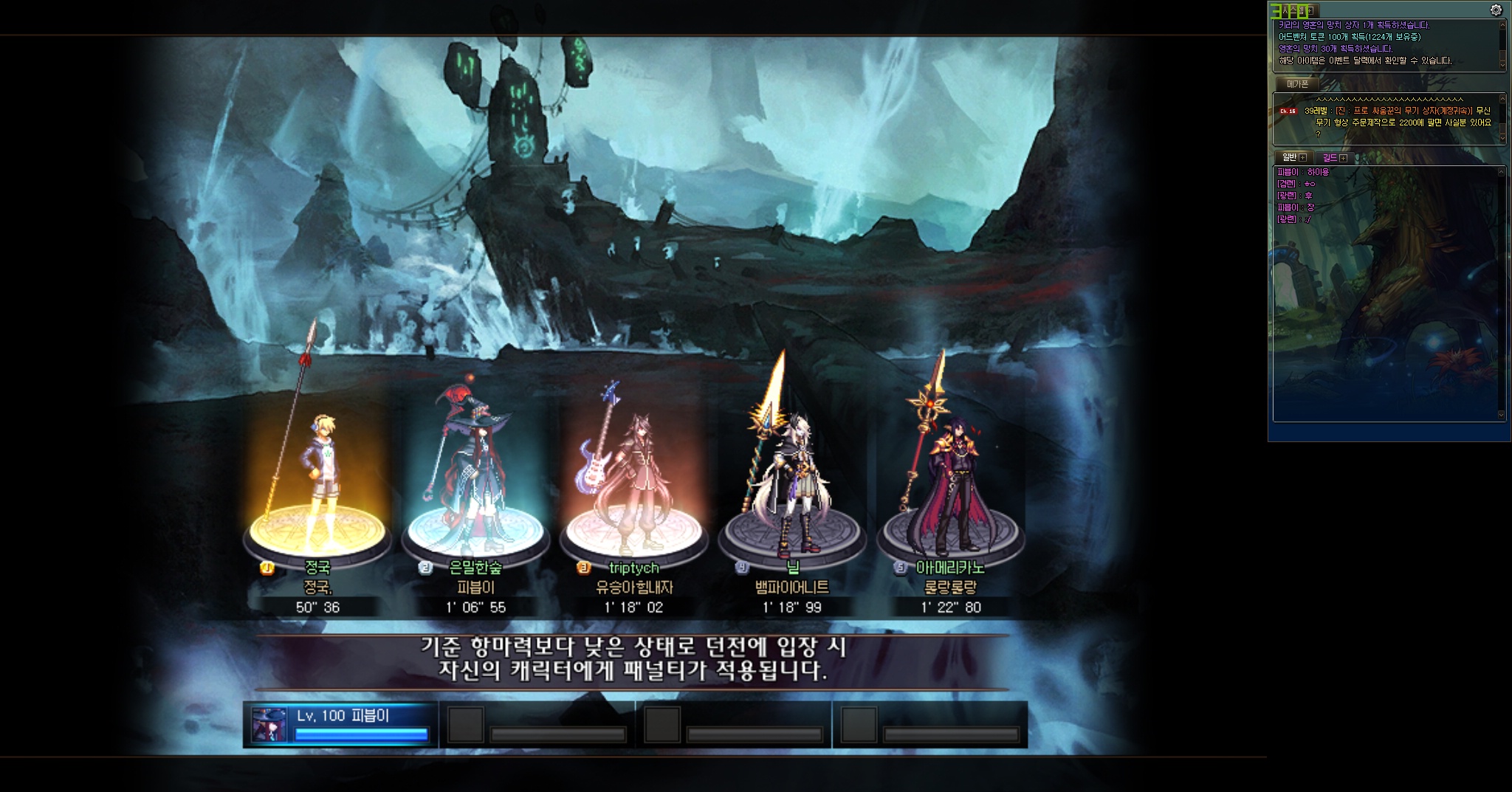The width and height of the screenshot is (1512, 792).
Task: Switch to the 일반 chat tab
Action: (1289, 157)
